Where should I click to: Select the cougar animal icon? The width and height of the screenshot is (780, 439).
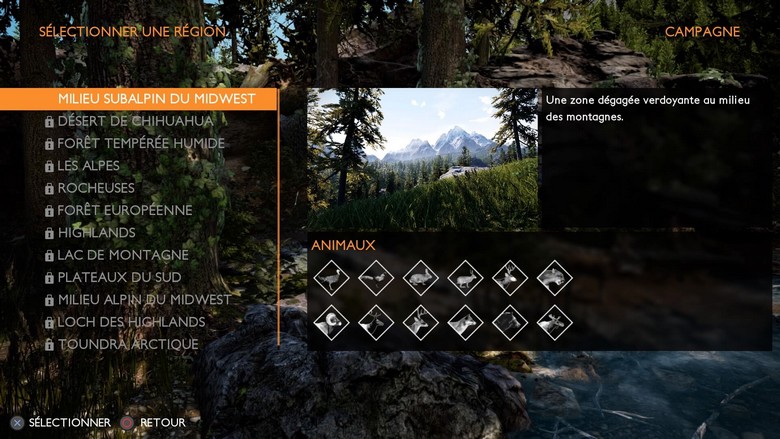555,277
